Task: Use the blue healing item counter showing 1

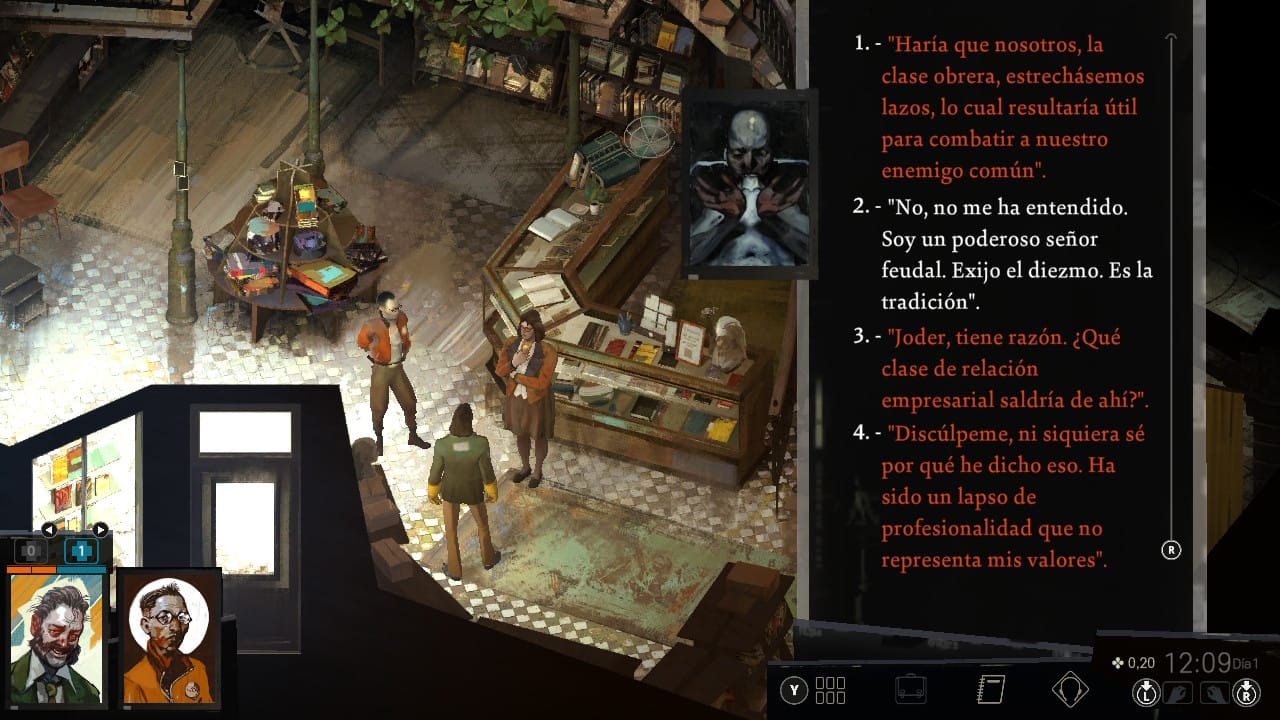Action: (x=81, y=551)
